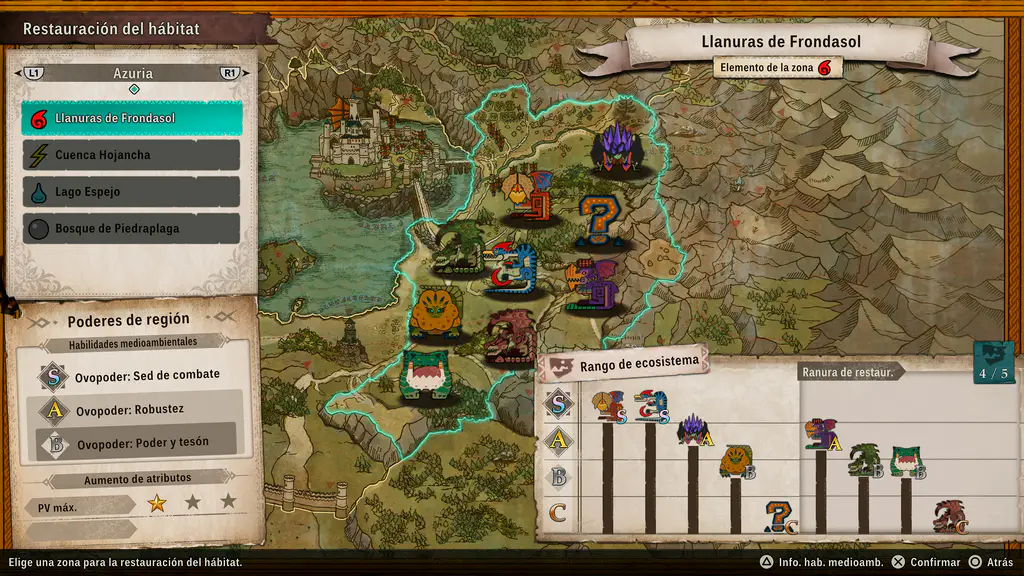
Task: Click the Azuria region selector header
Action: tap(132, 74)
